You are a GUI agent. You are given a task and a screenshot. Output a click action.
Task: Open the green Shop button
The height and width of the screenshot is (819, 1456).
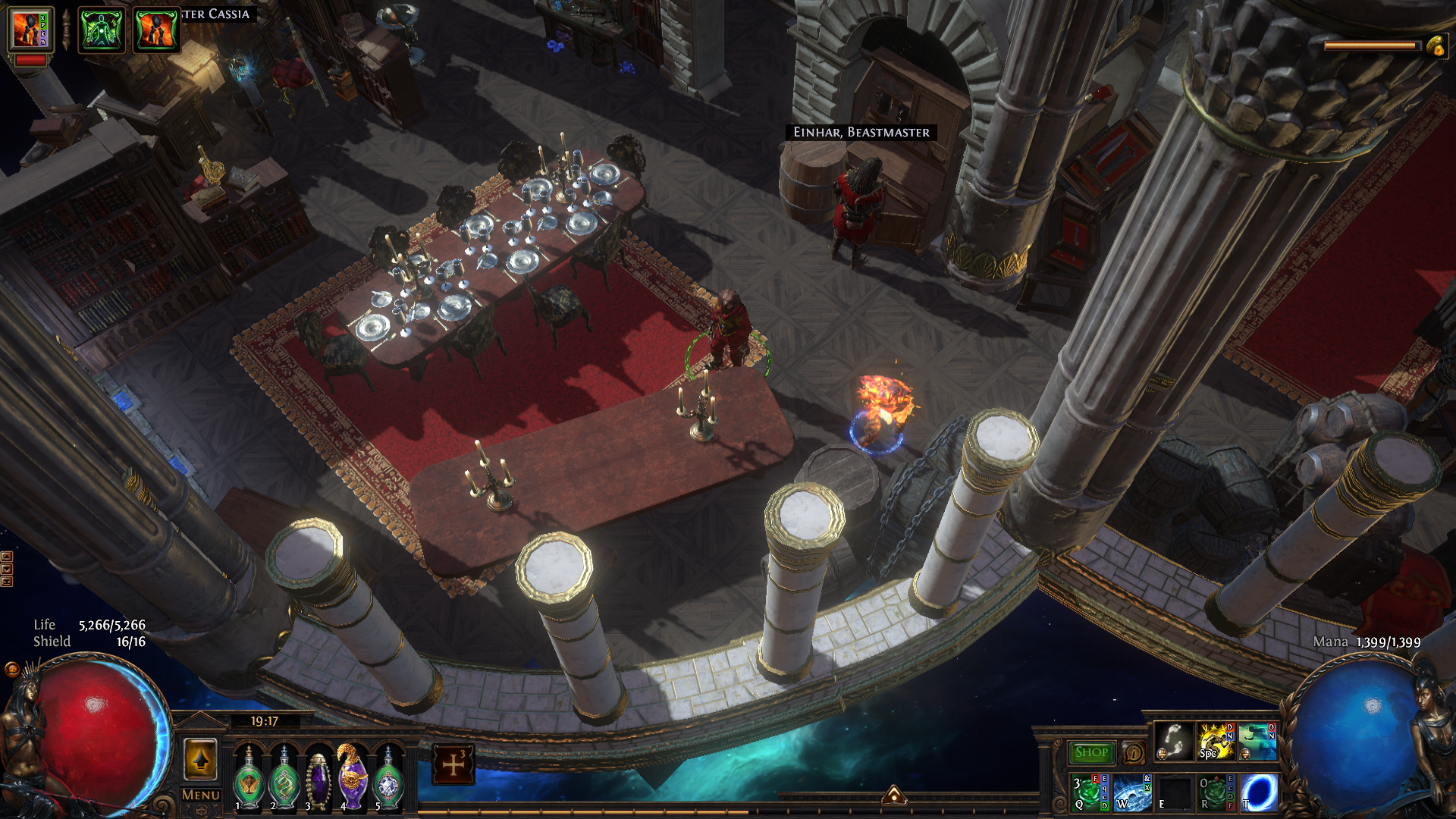(1091, 752)
